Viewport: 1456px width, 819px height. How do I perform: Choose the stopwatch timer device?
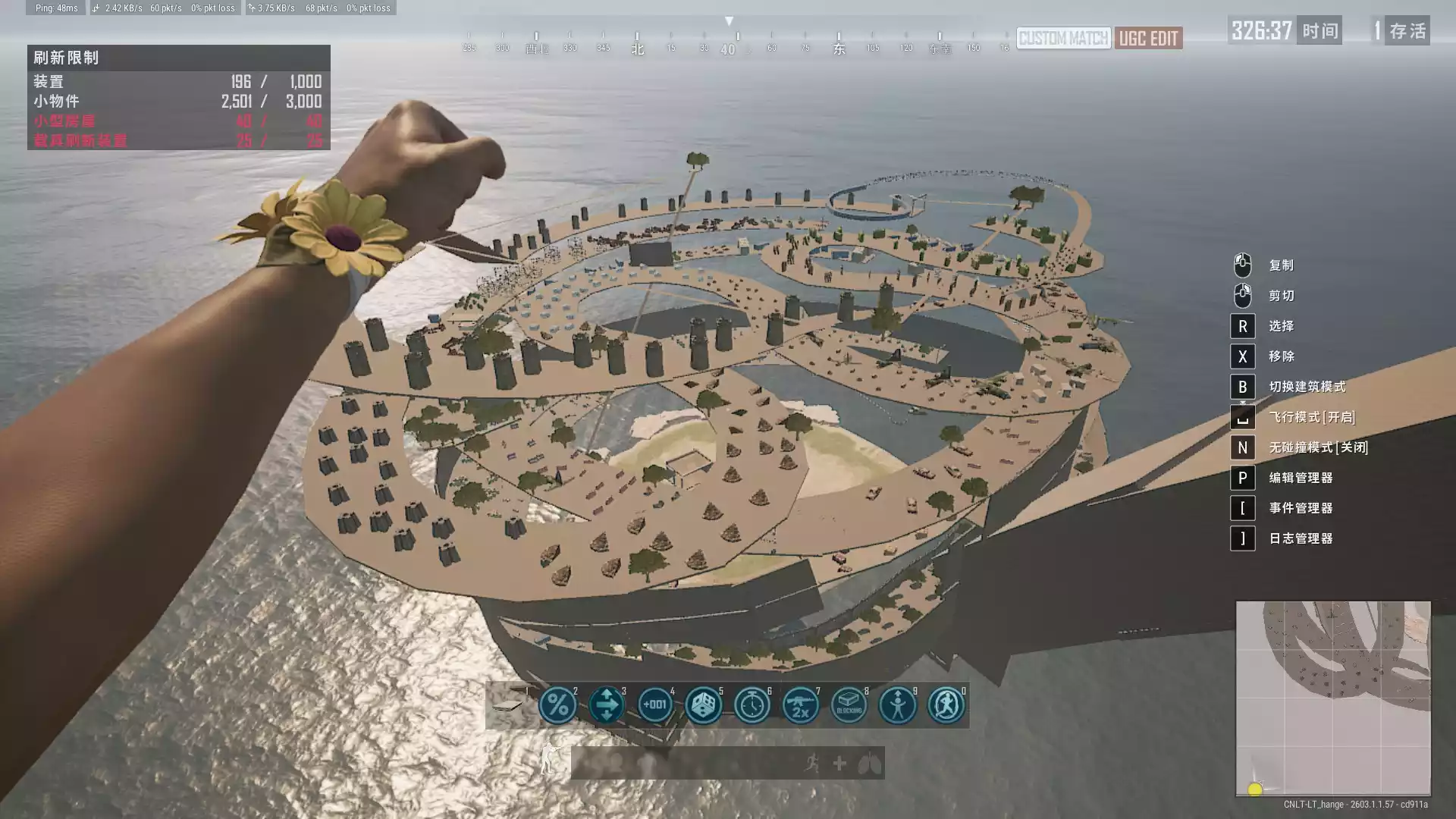[x=752, y=705]
